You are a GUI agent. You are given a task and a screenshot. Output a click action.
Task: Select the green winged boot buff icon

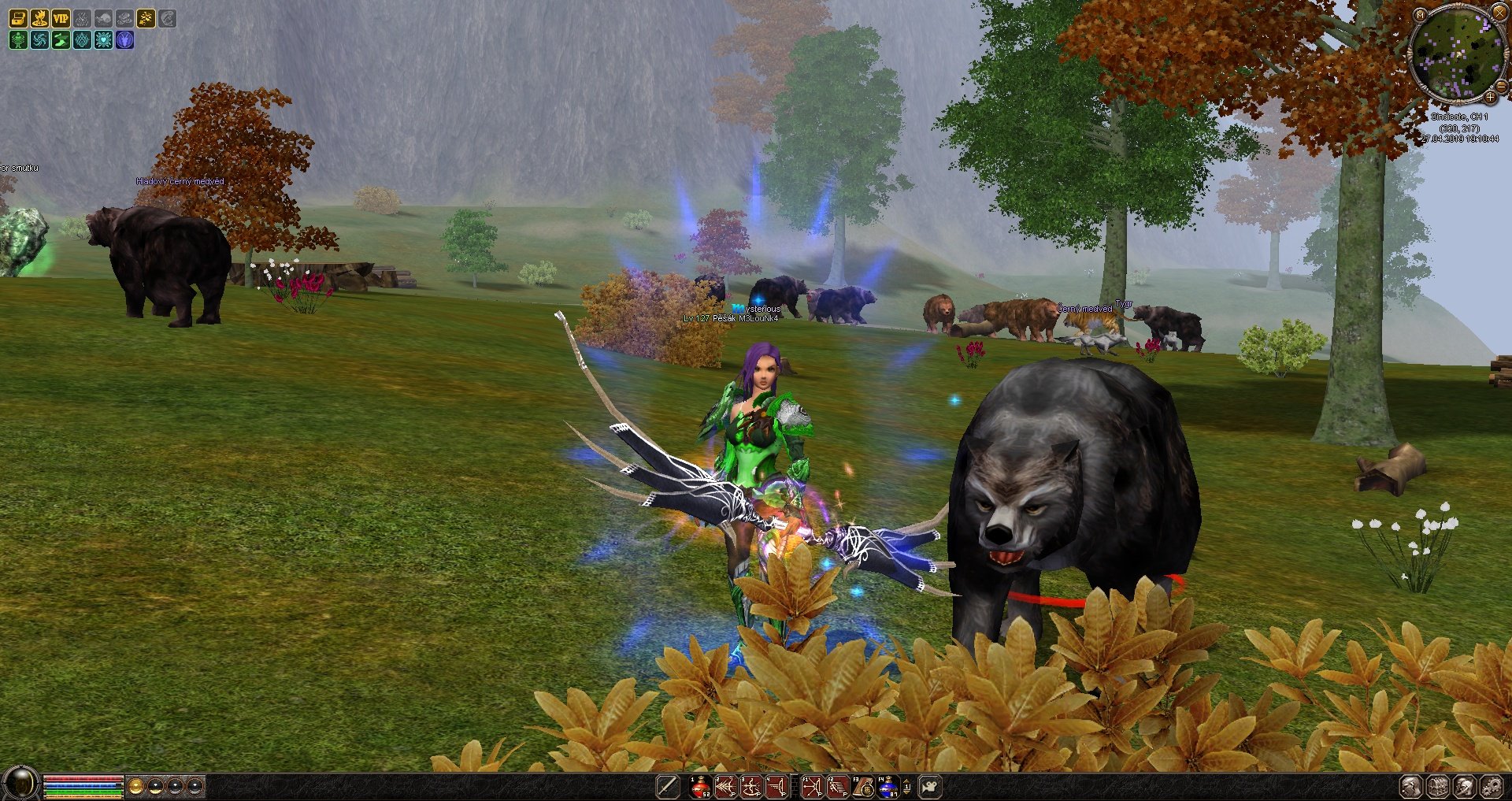click(61, 39)
